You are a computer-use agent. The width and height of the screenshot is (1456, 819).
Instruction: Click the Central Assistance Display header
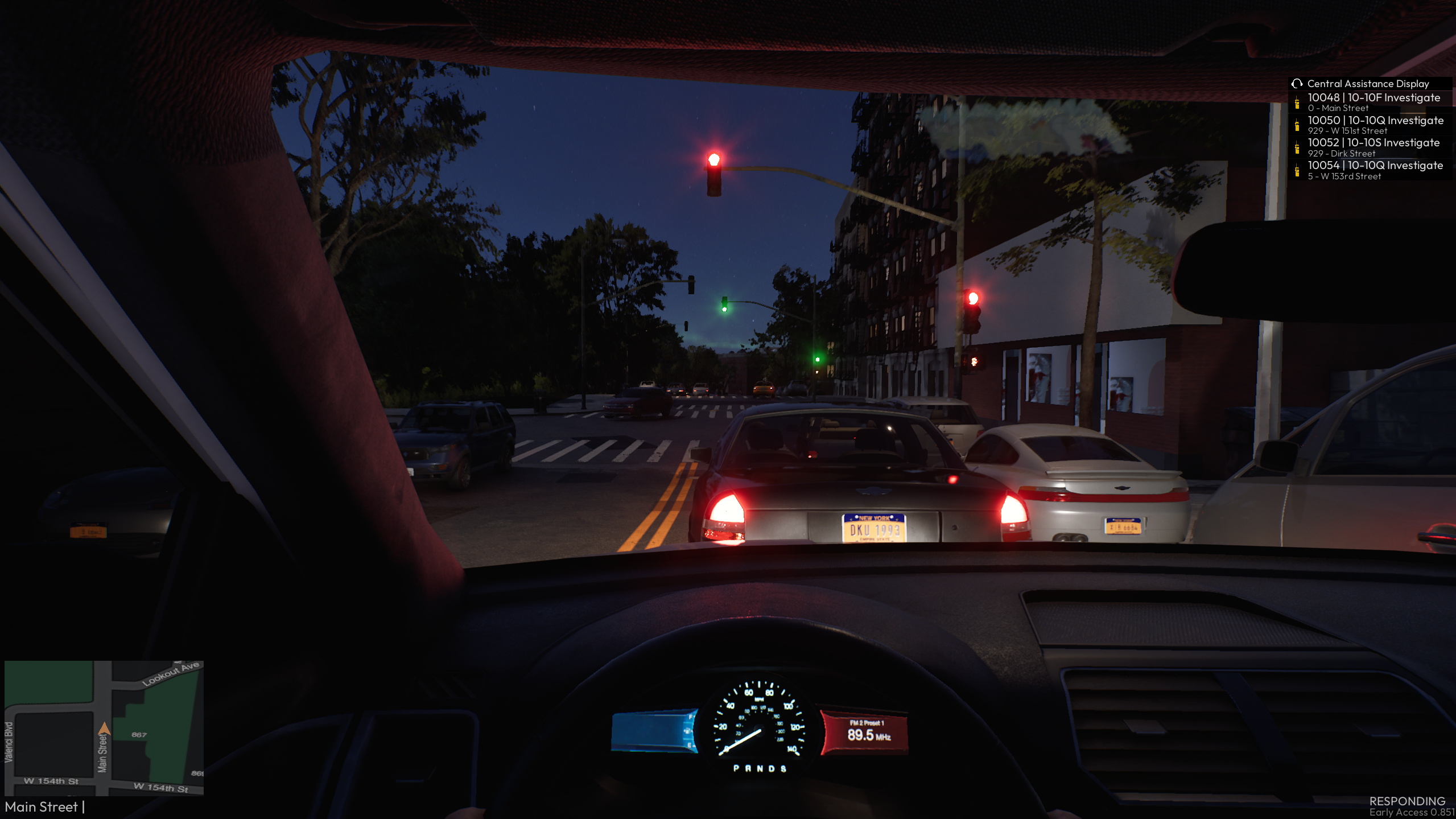pos(1367,84)
